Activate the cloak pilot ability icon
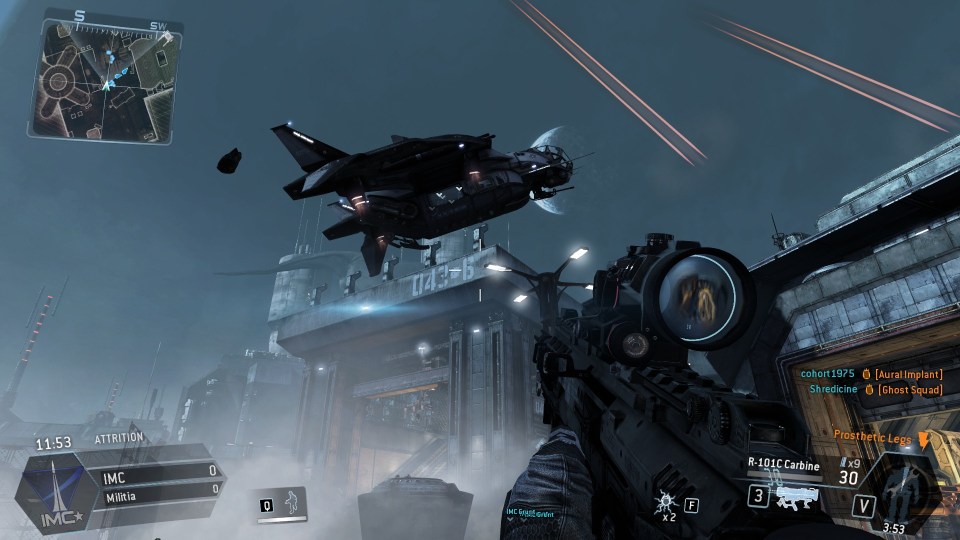The width and height of the screenshot is (960, 540). tap(292, 502)
